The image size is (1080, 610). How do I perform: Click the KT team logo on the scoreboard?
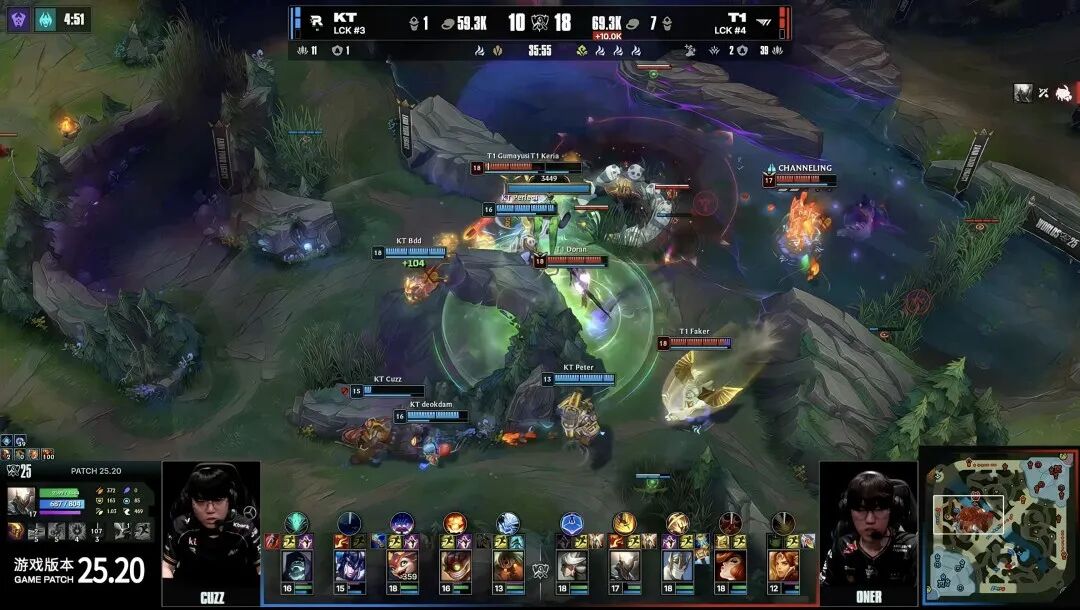[317, 22]
